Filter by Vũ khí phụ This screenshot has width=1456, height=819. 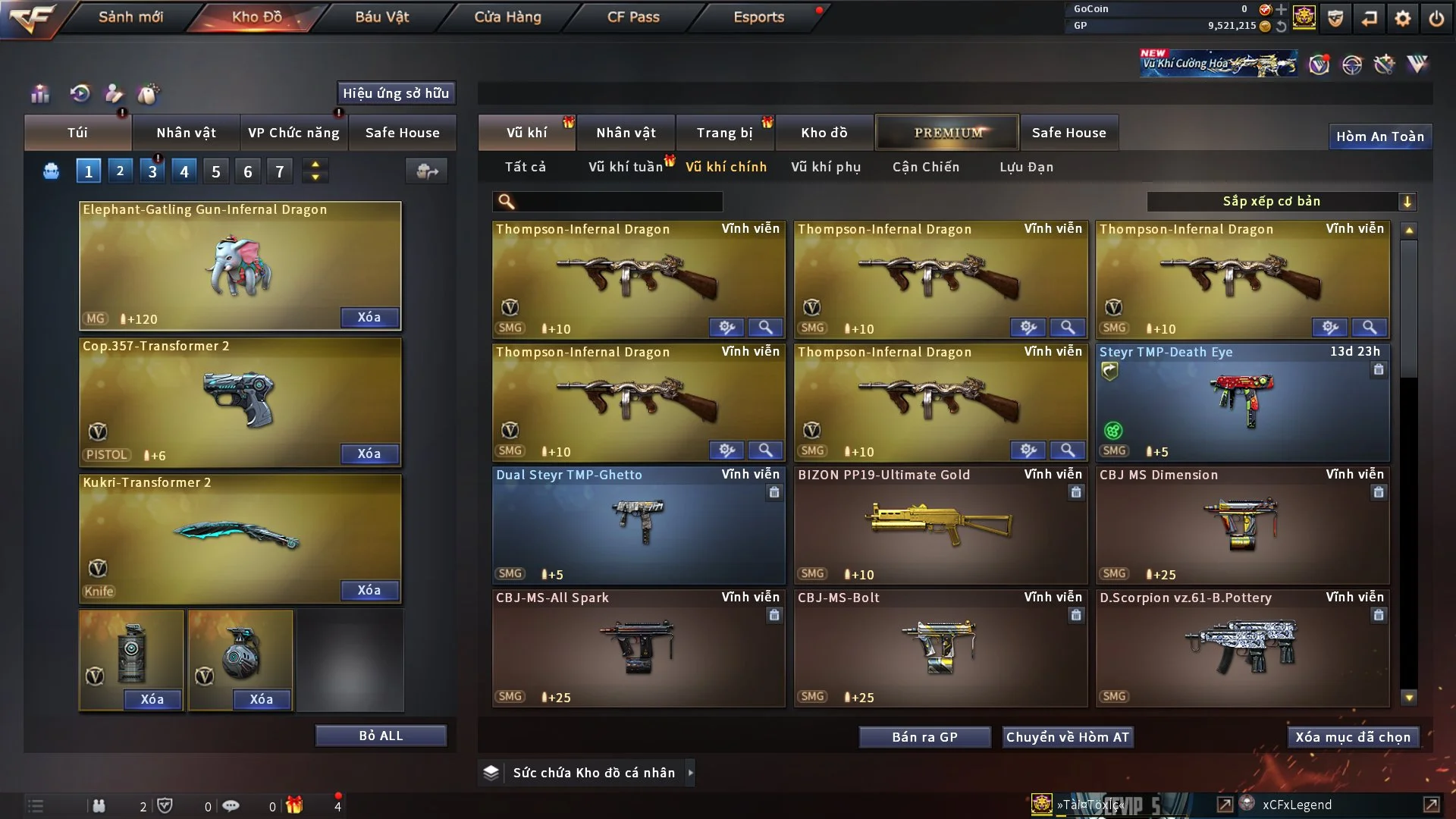(x=826, y=167)
